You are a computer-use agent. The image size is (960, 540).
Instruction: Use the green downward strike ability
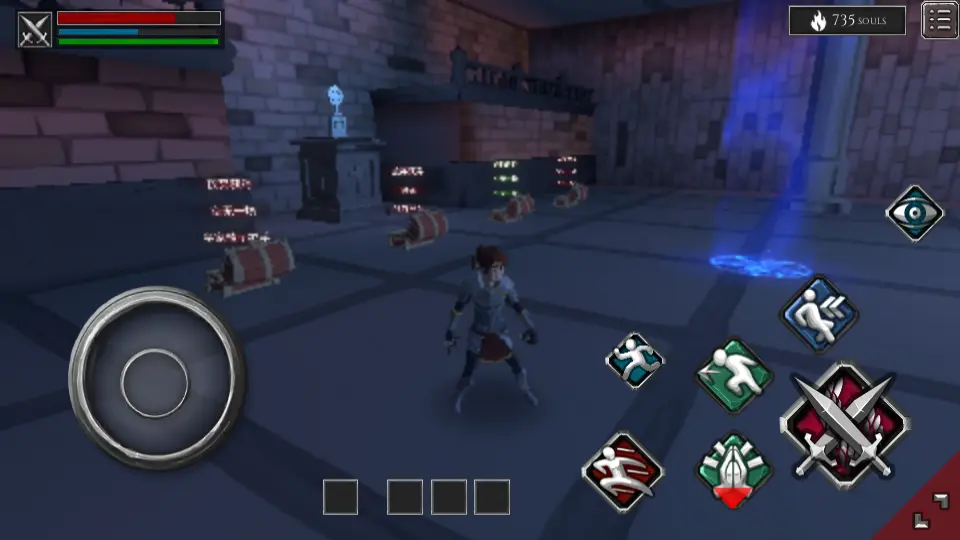[x=734, y=468]
